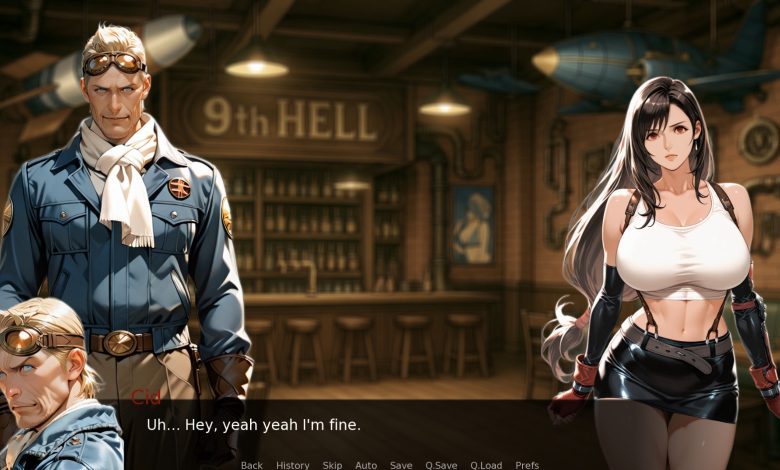
Task: Go Back one dialogue line
Action: (x=251, y=465)
